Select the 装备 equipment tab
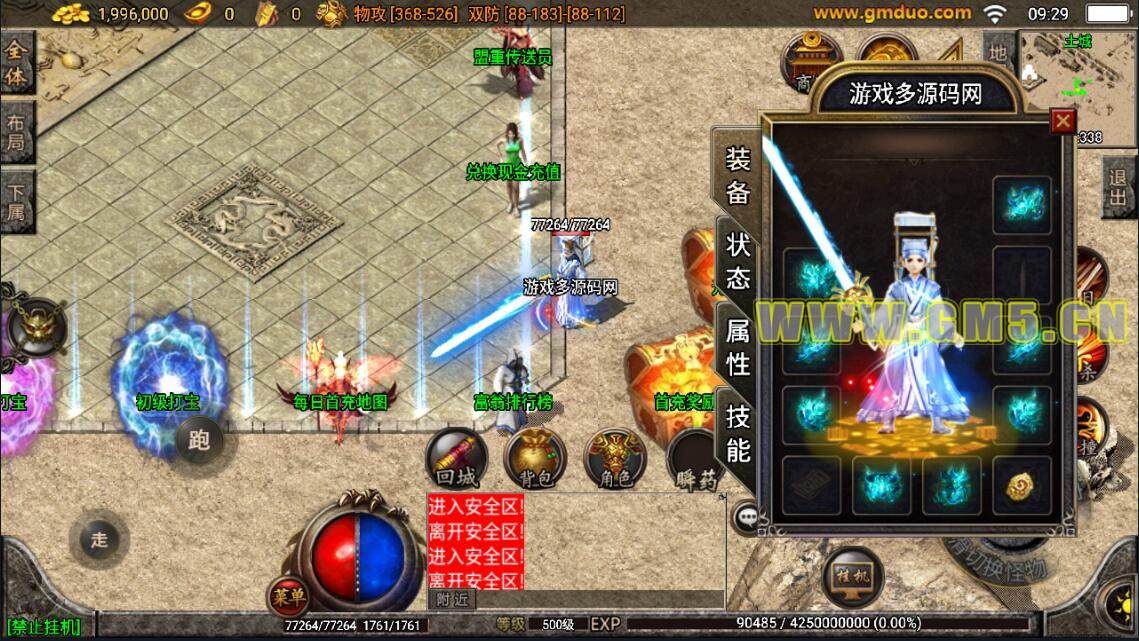1139x641 pixels. [738, 175]
